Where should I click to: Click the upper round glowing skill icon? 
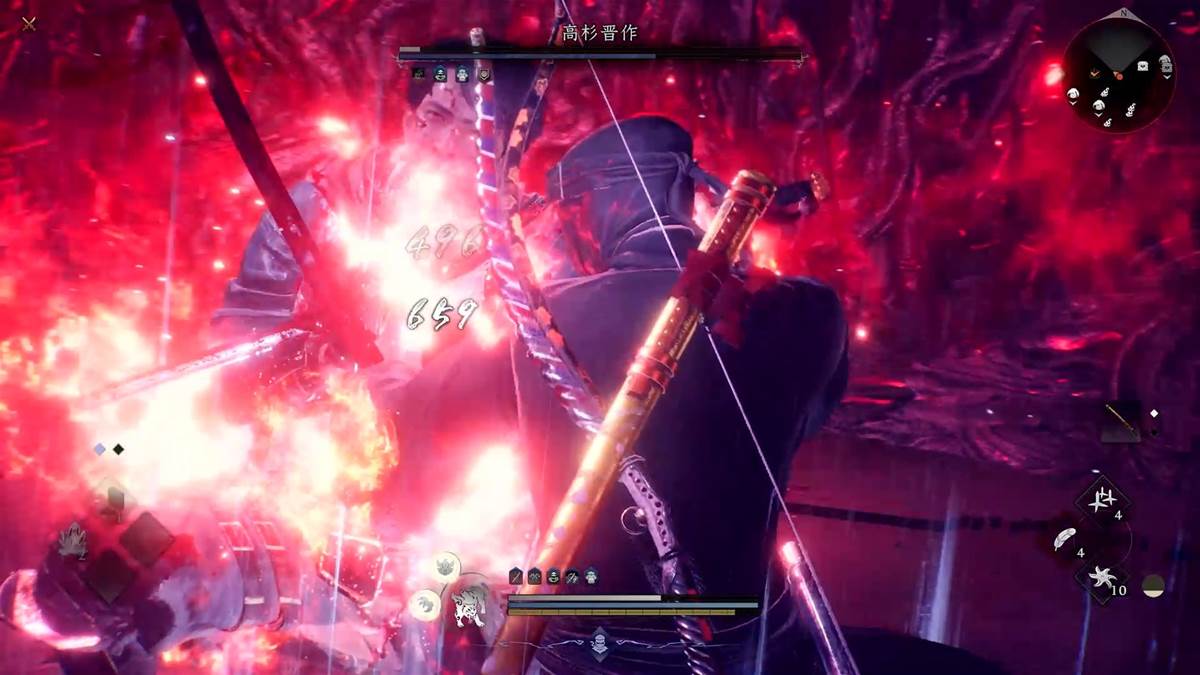pos(445,567)
